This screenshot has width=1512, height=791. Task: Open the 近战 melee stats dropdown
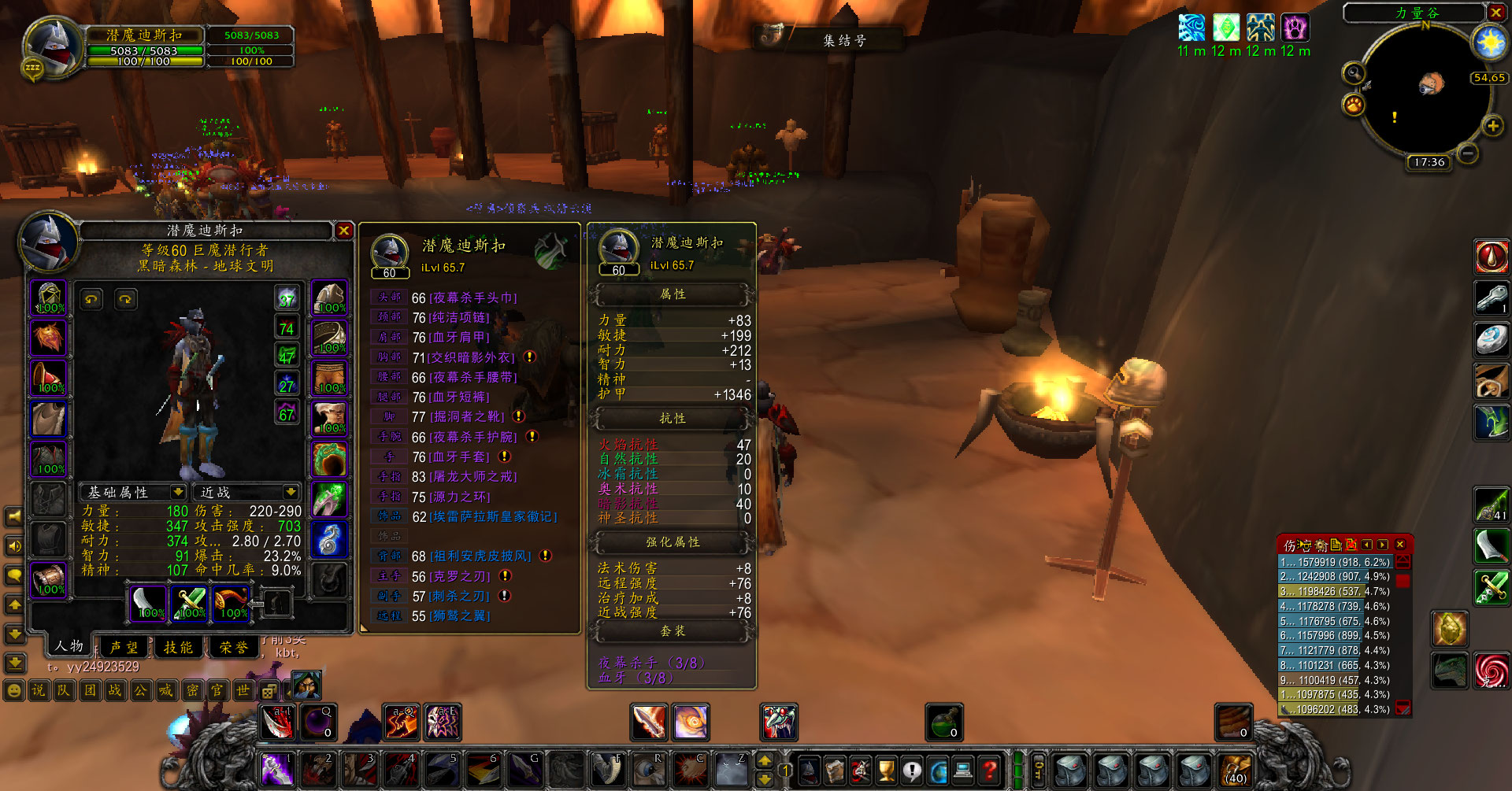[x=291, y=492]
